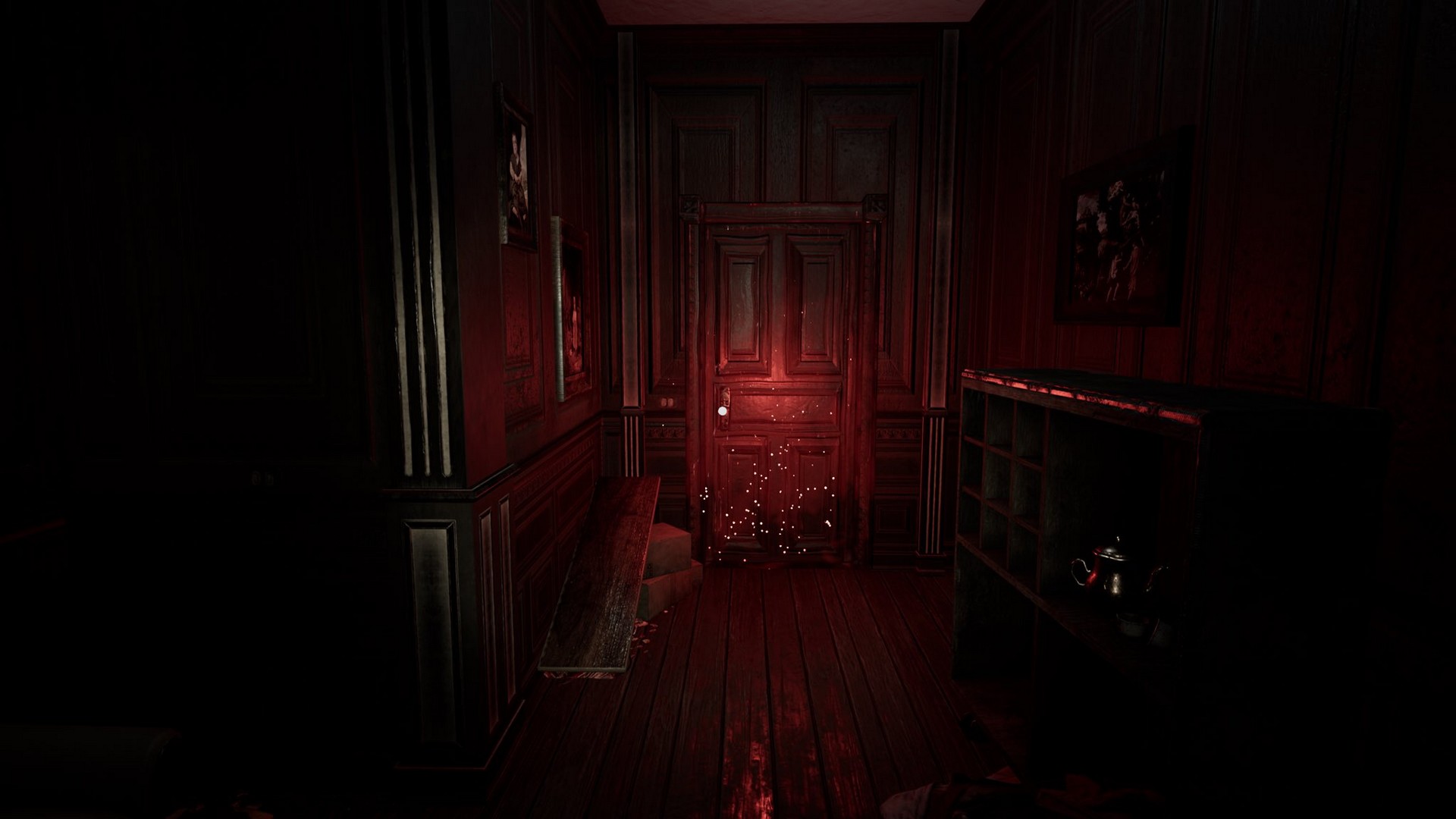
Task: Click the white interaction dot on the door
Action: point(722,411)
